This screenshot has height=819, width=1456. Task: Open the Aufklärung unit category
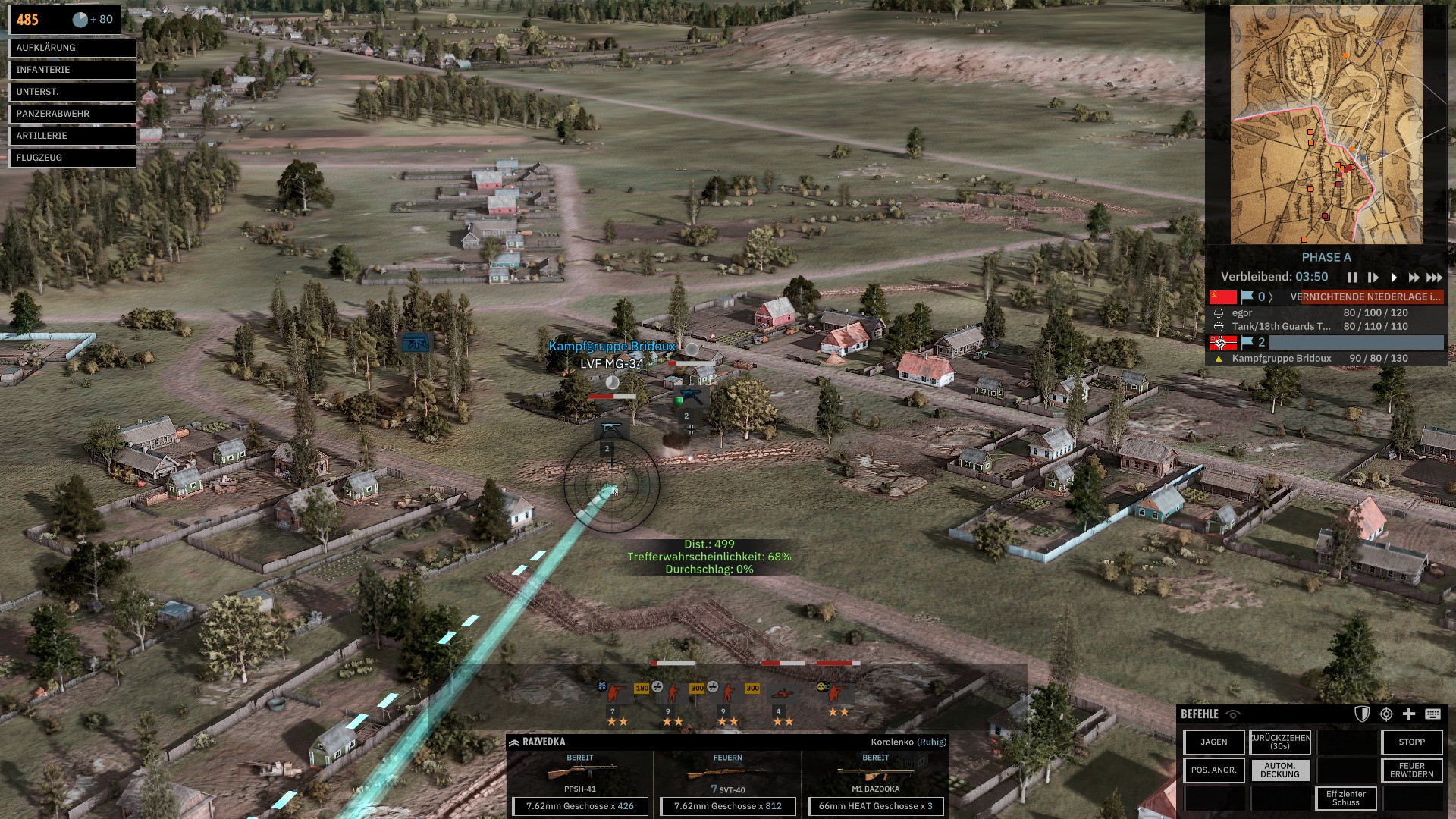72,48
